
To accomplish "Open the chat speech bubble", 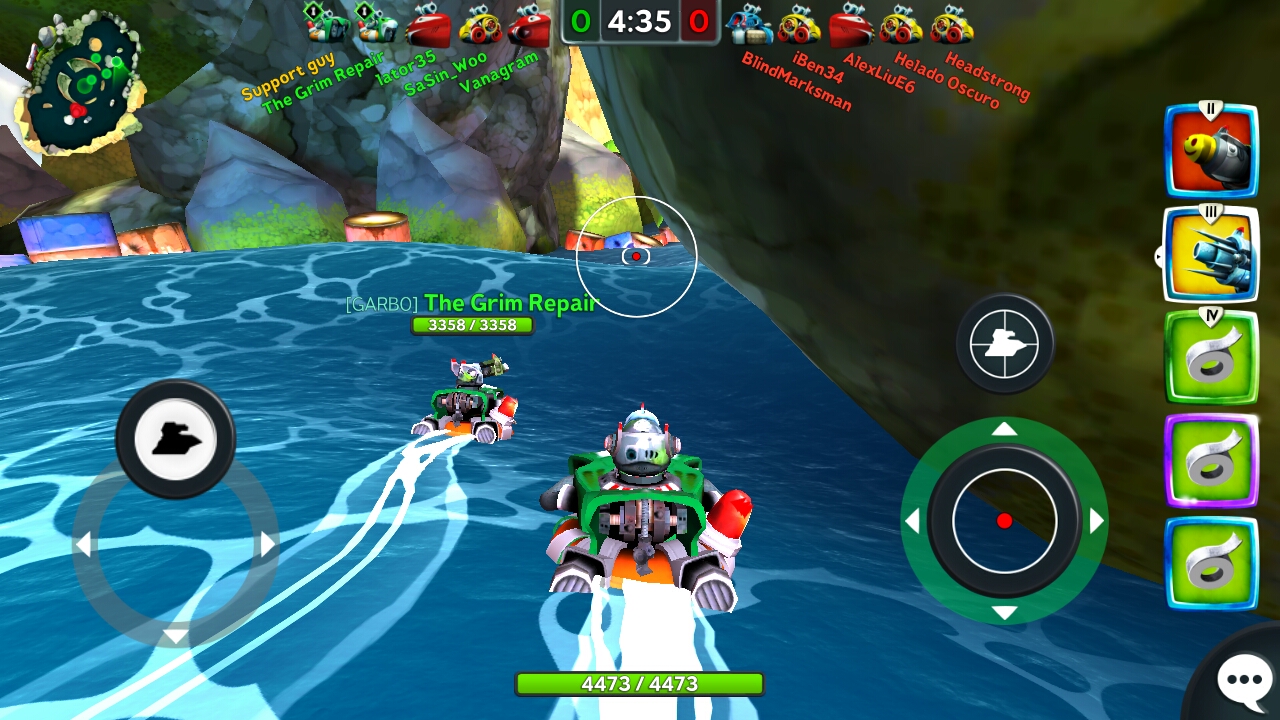I will (1243, 680).
